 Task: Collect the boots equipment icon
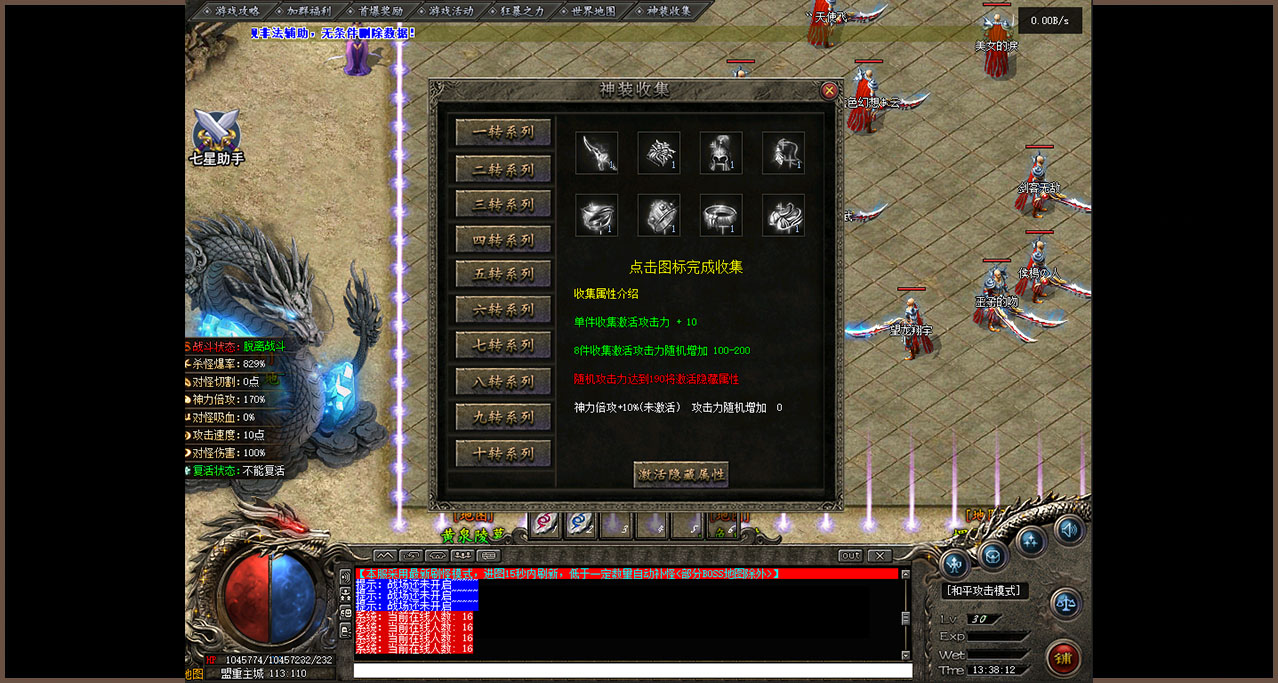(x=783, y=215)
